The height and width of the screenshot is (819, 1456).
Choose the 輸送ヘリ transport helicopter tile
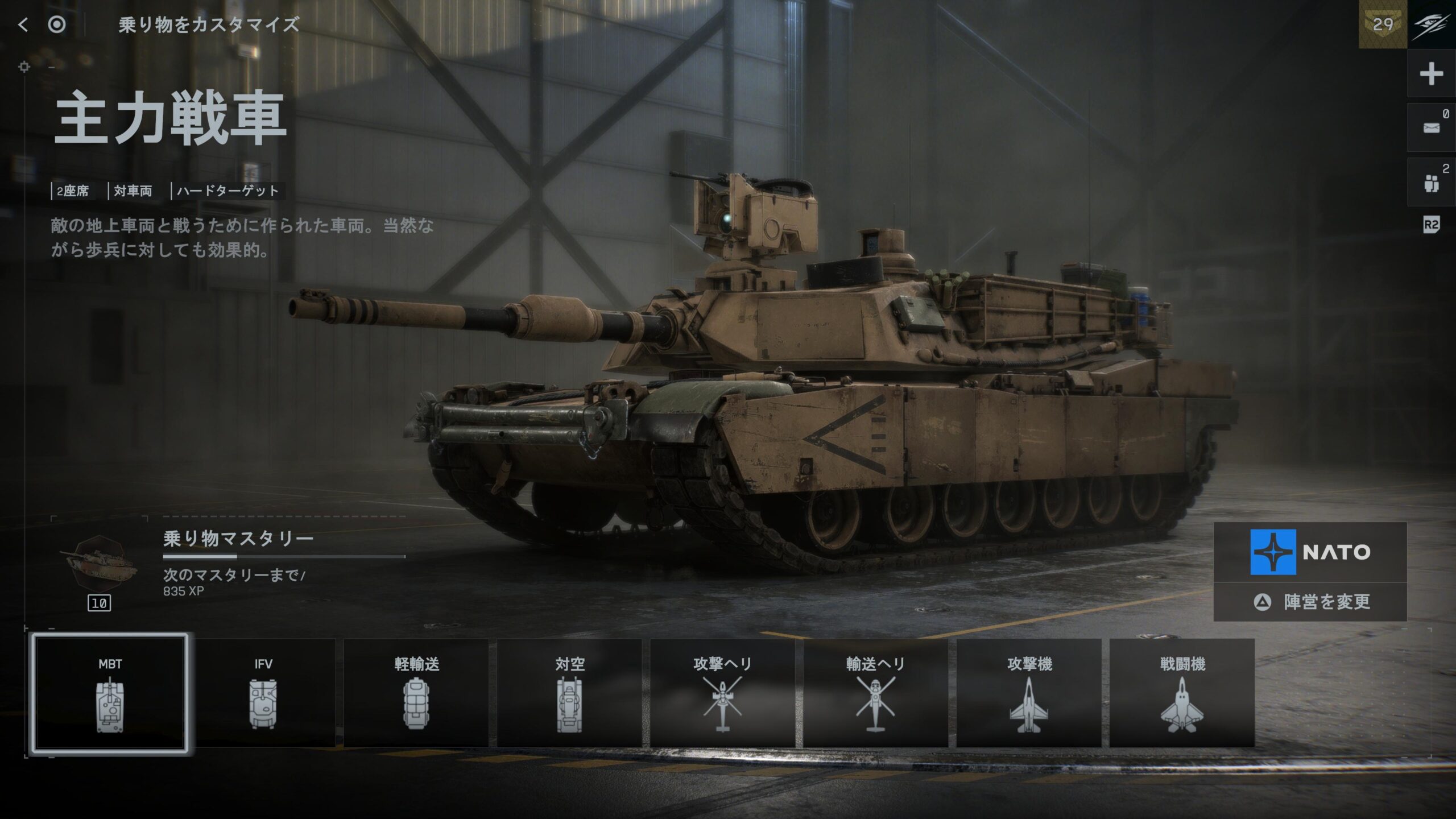[875, 693]
